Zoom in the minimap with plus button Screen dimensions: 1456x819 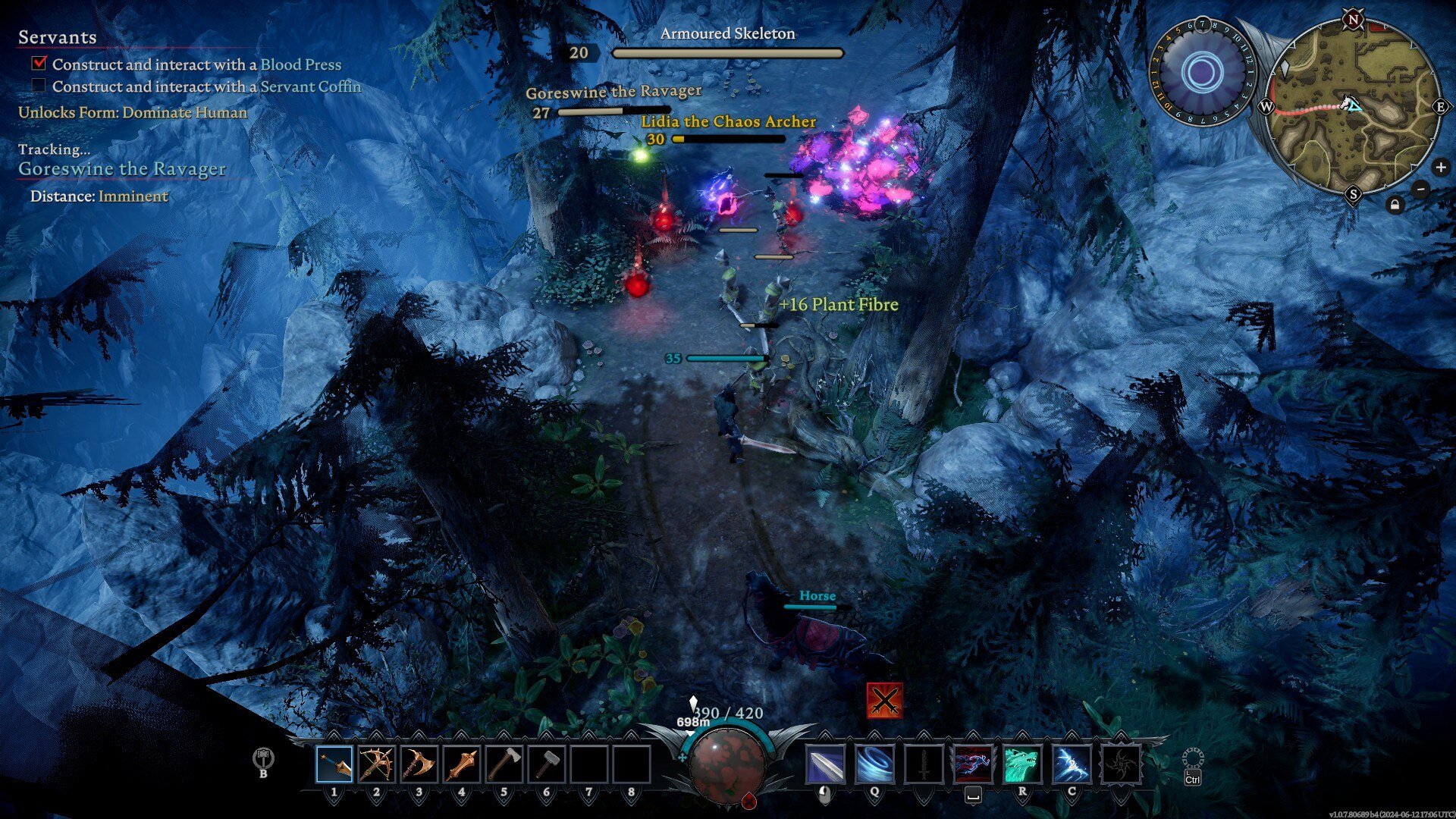(x=1440, y=168)
